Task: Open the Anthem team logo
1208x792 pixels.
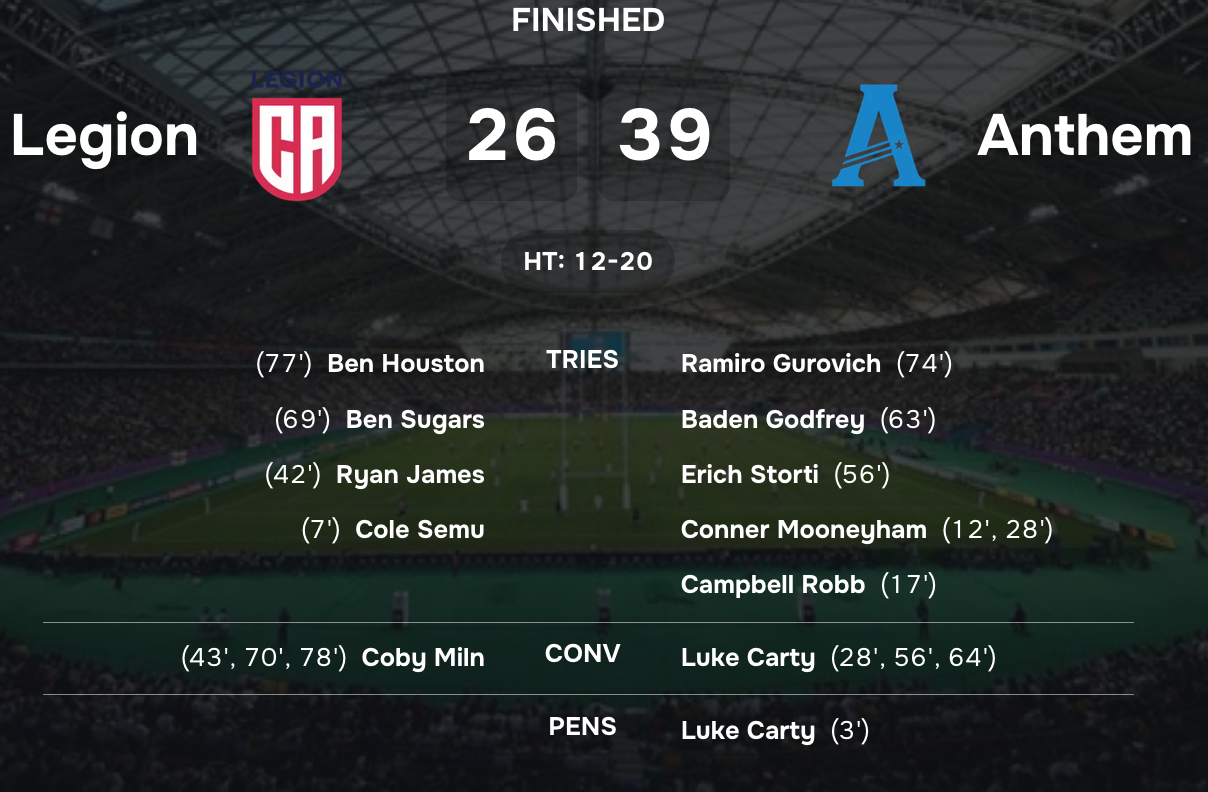Action: click(x=879, y=136)
